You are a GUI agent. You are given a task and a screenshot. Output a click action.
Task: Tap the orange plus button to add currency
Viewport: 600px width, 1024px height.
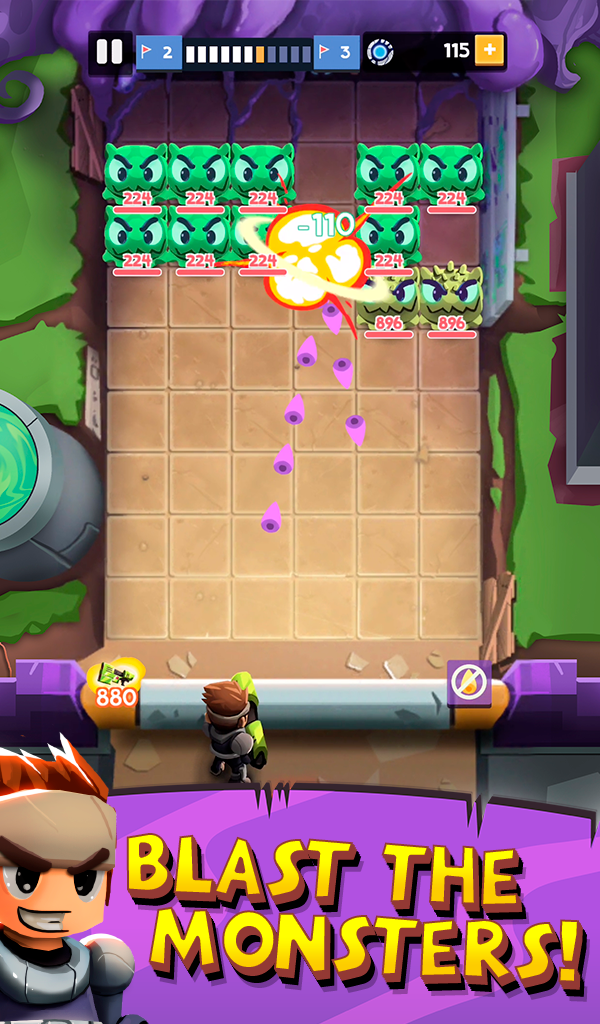[x=490, y=50]
